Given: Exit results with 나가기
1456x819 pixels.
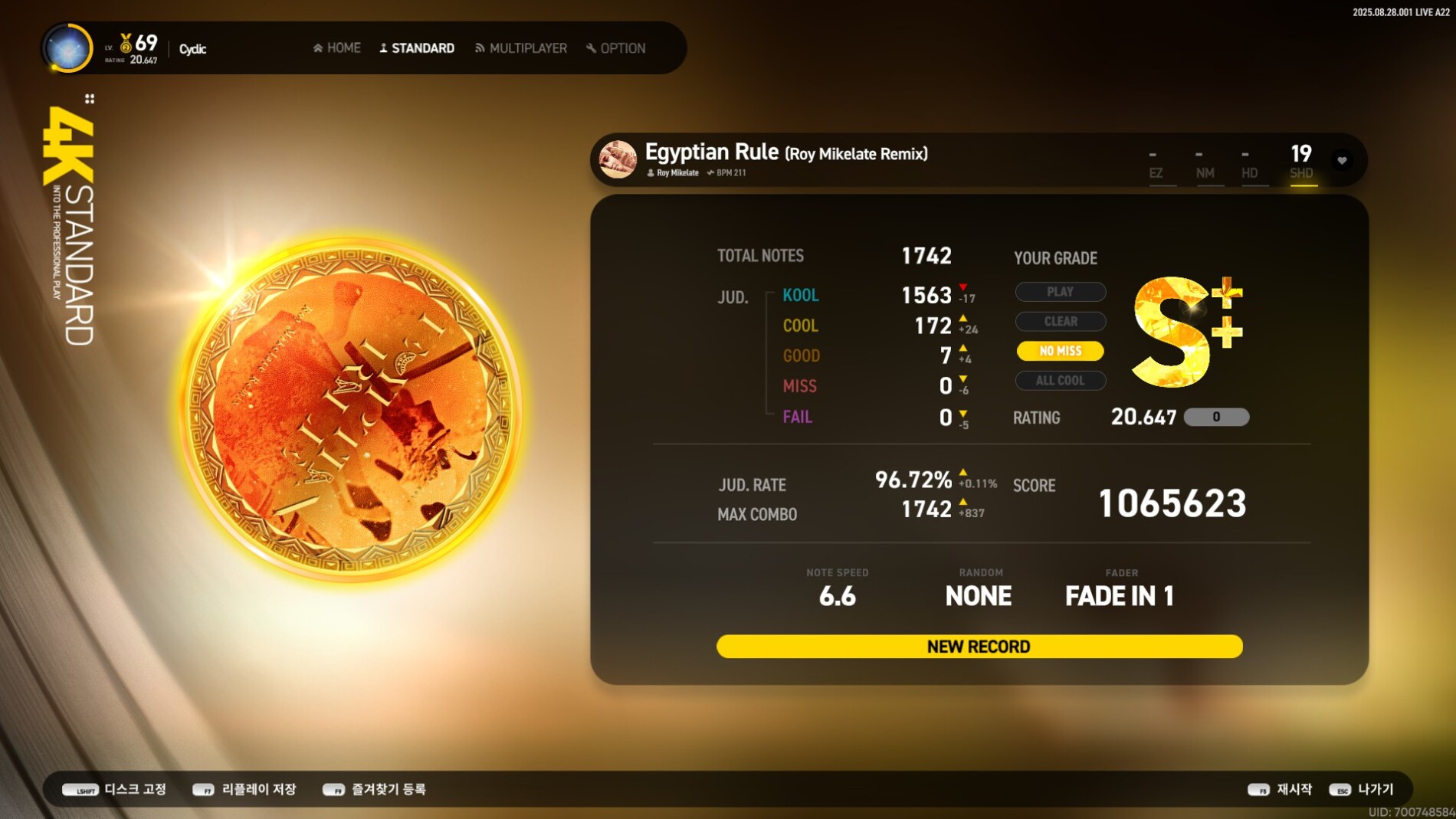Looking at the screenshot, I should [1362, 789].
